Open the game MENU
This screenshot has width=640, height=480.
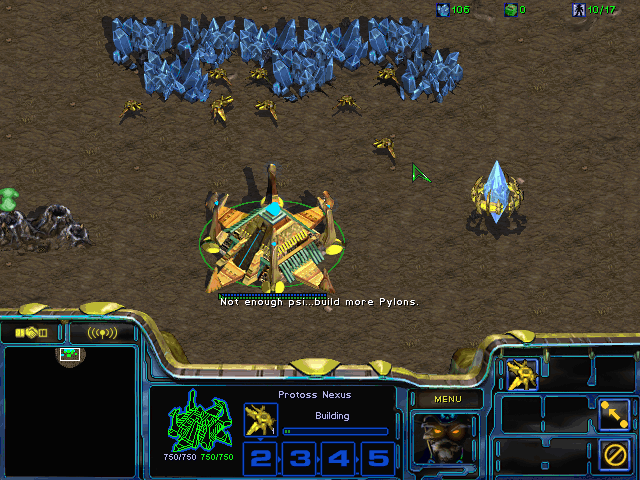coord(447,399)
